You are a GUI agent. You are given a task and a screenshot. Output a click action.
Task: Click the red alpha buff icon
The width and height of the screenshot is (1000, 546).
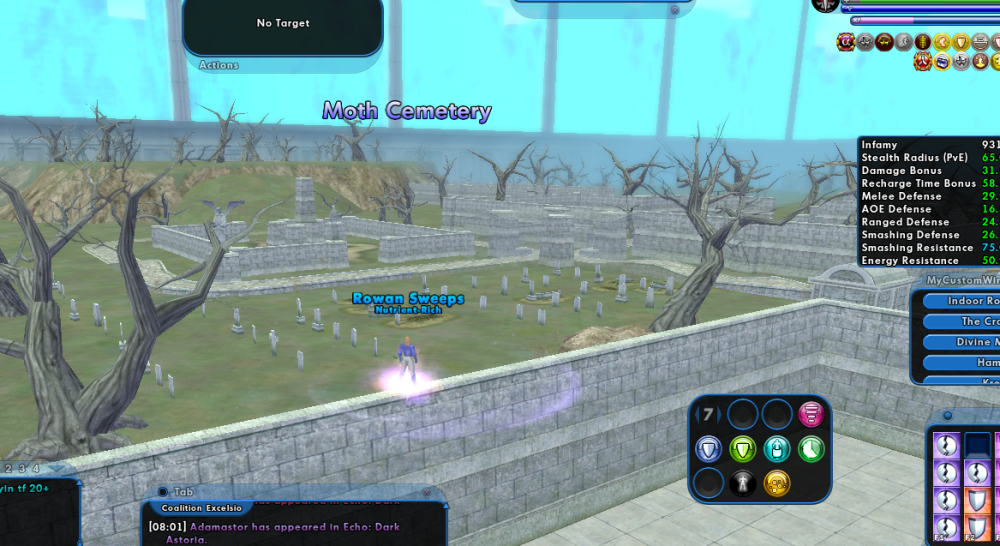pos(846,41)
